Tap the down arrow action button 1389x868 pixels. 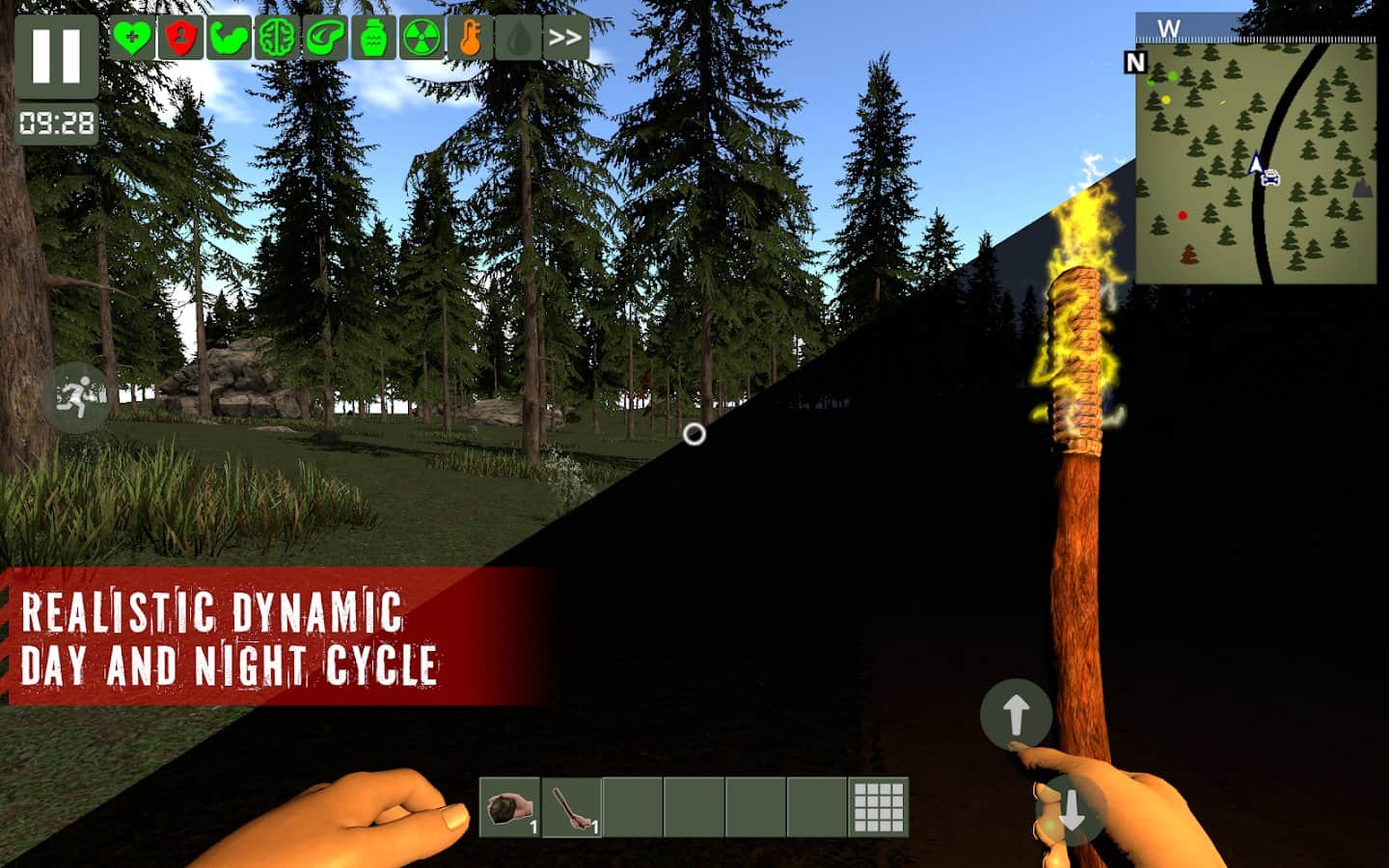point(1070,811)
